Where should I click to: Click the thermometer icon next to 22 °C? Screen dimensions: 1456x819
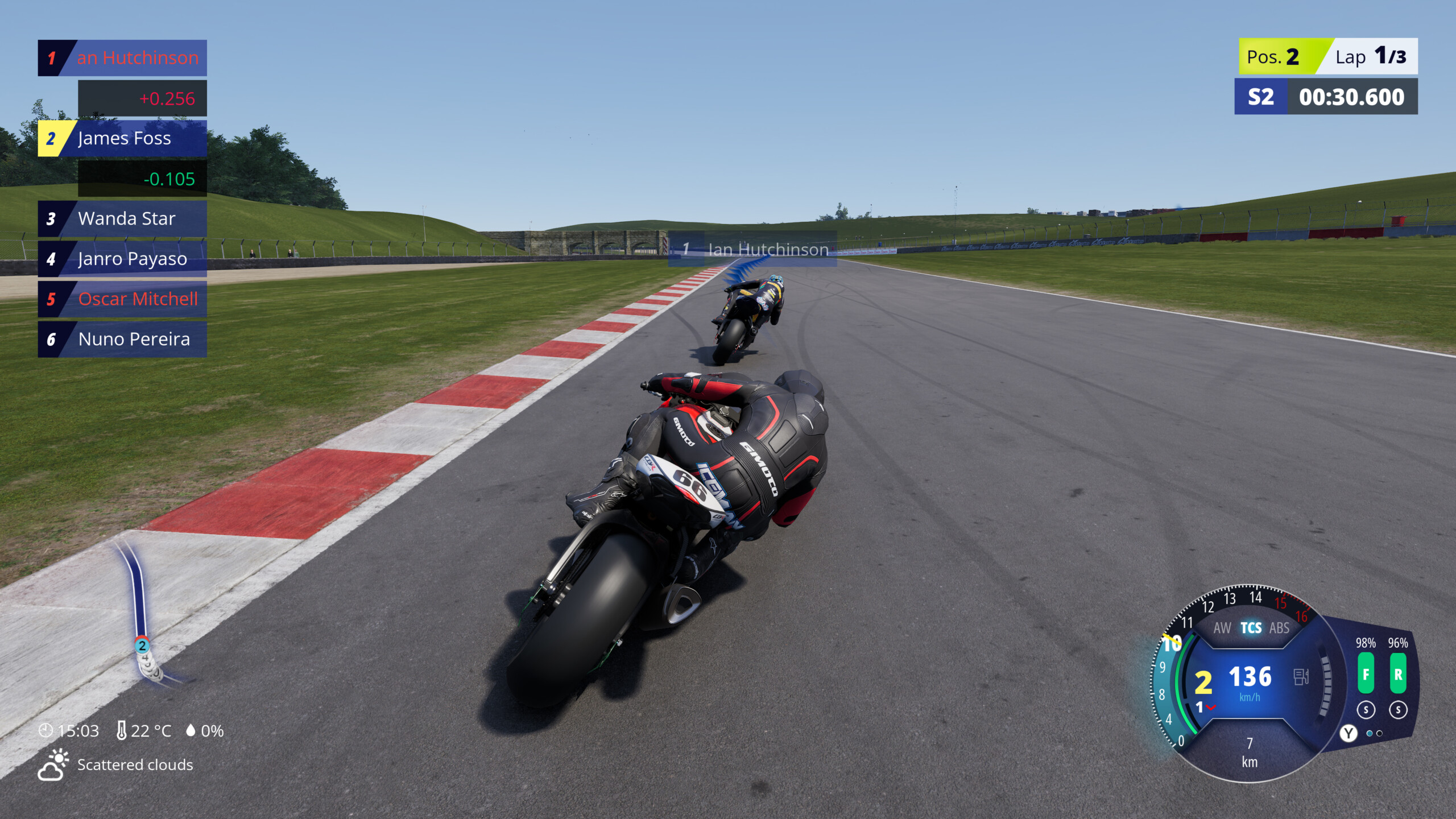(121, 731)
